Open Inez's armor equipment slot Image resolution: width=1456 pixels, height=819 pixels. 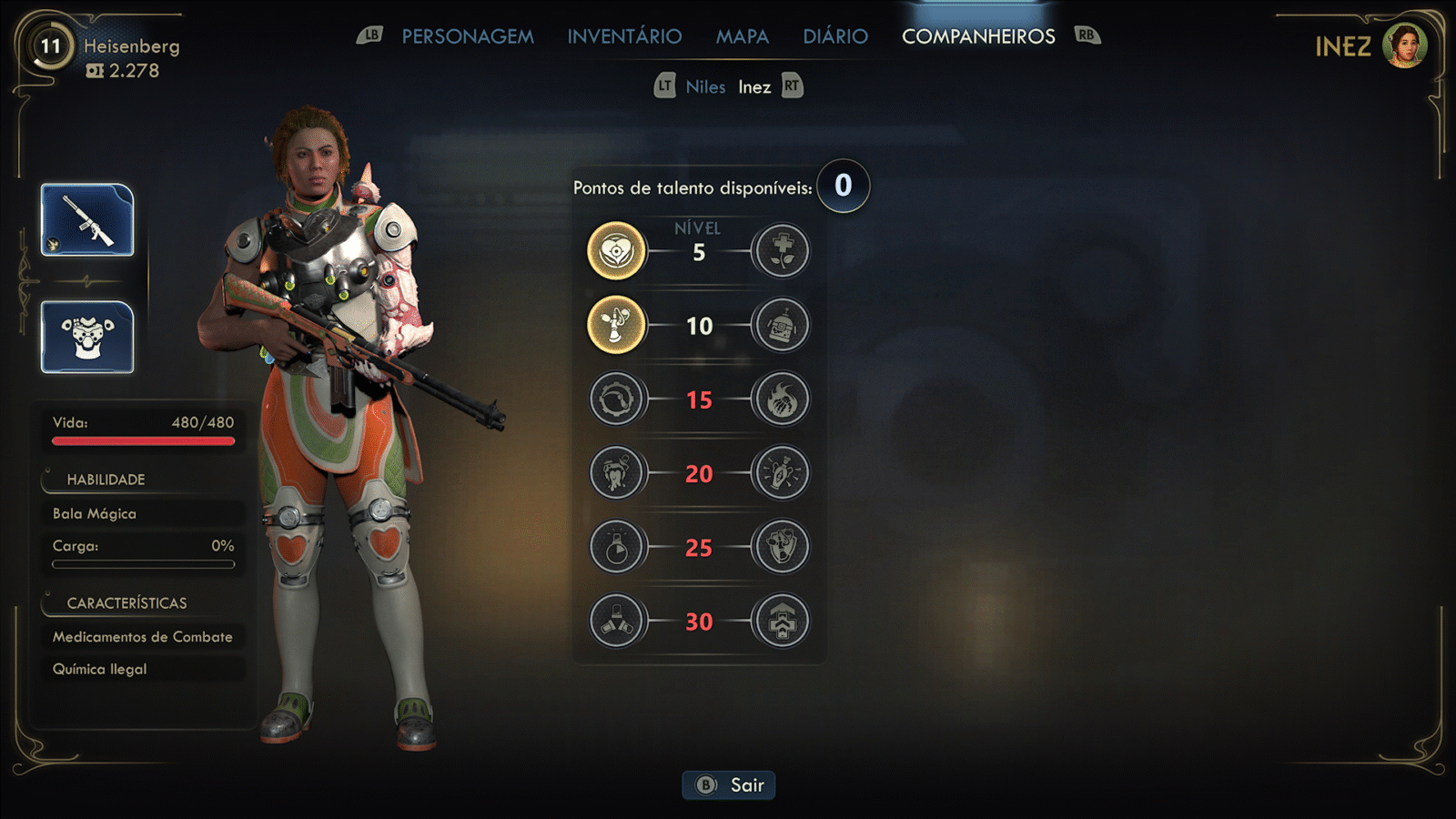click(87, 339)
